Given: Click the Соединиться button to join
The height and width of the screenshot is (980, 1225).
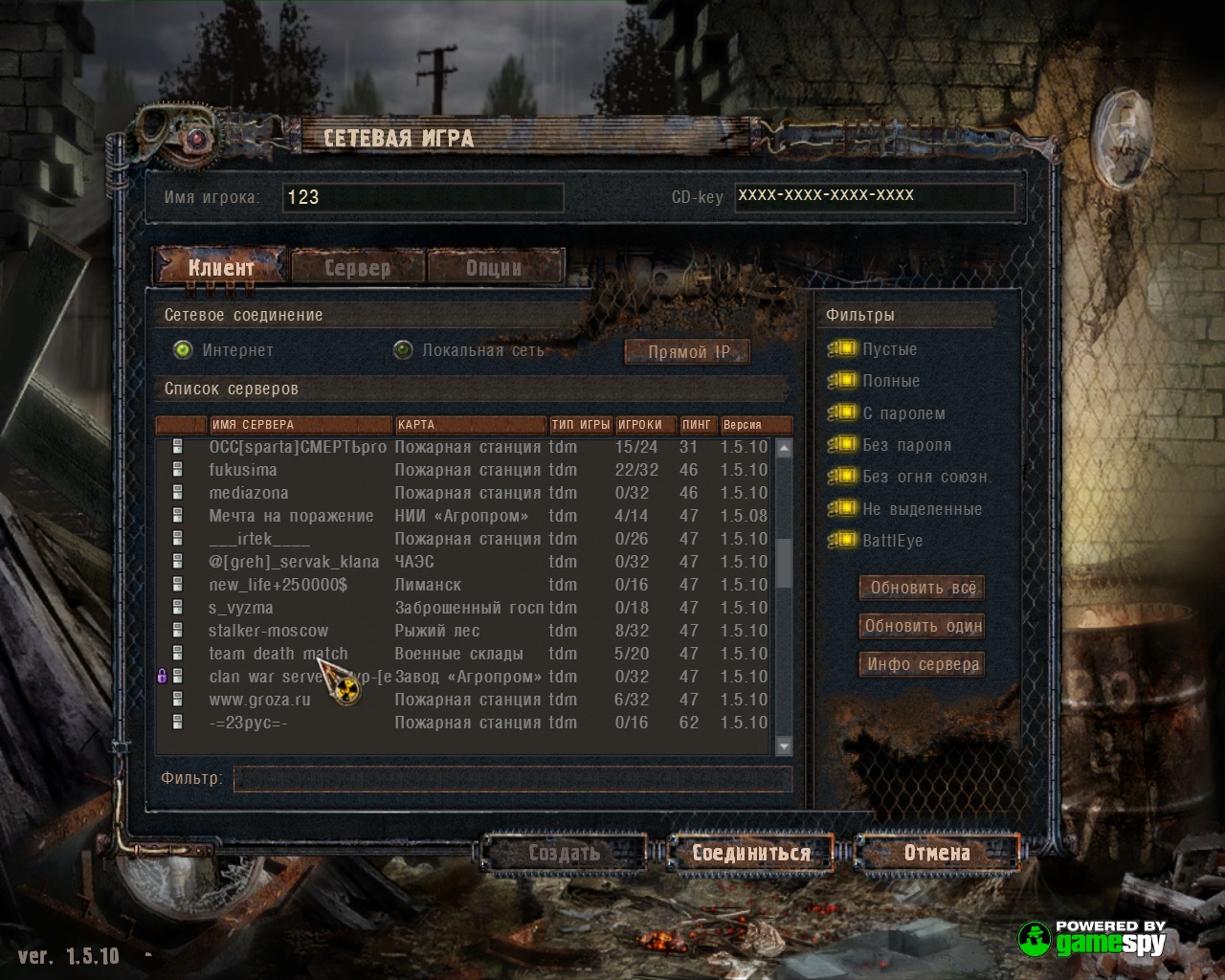Looking at the screenshot, I should coord(750,853).
